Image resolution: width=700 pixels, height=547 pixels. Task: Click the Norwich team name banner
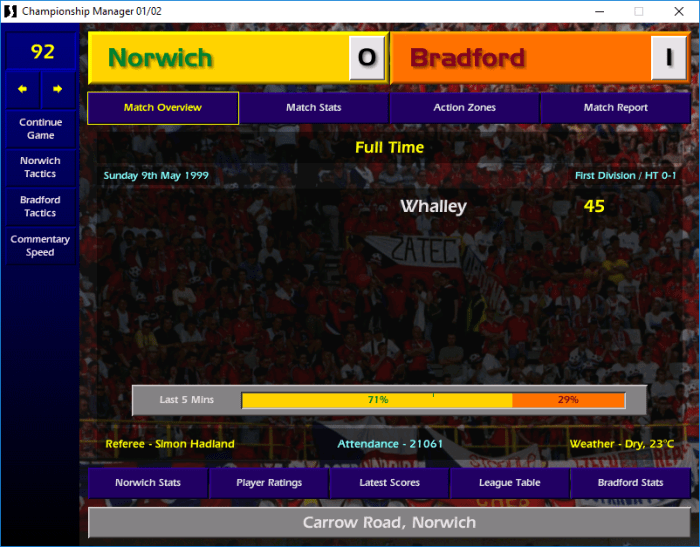point(218,58)
